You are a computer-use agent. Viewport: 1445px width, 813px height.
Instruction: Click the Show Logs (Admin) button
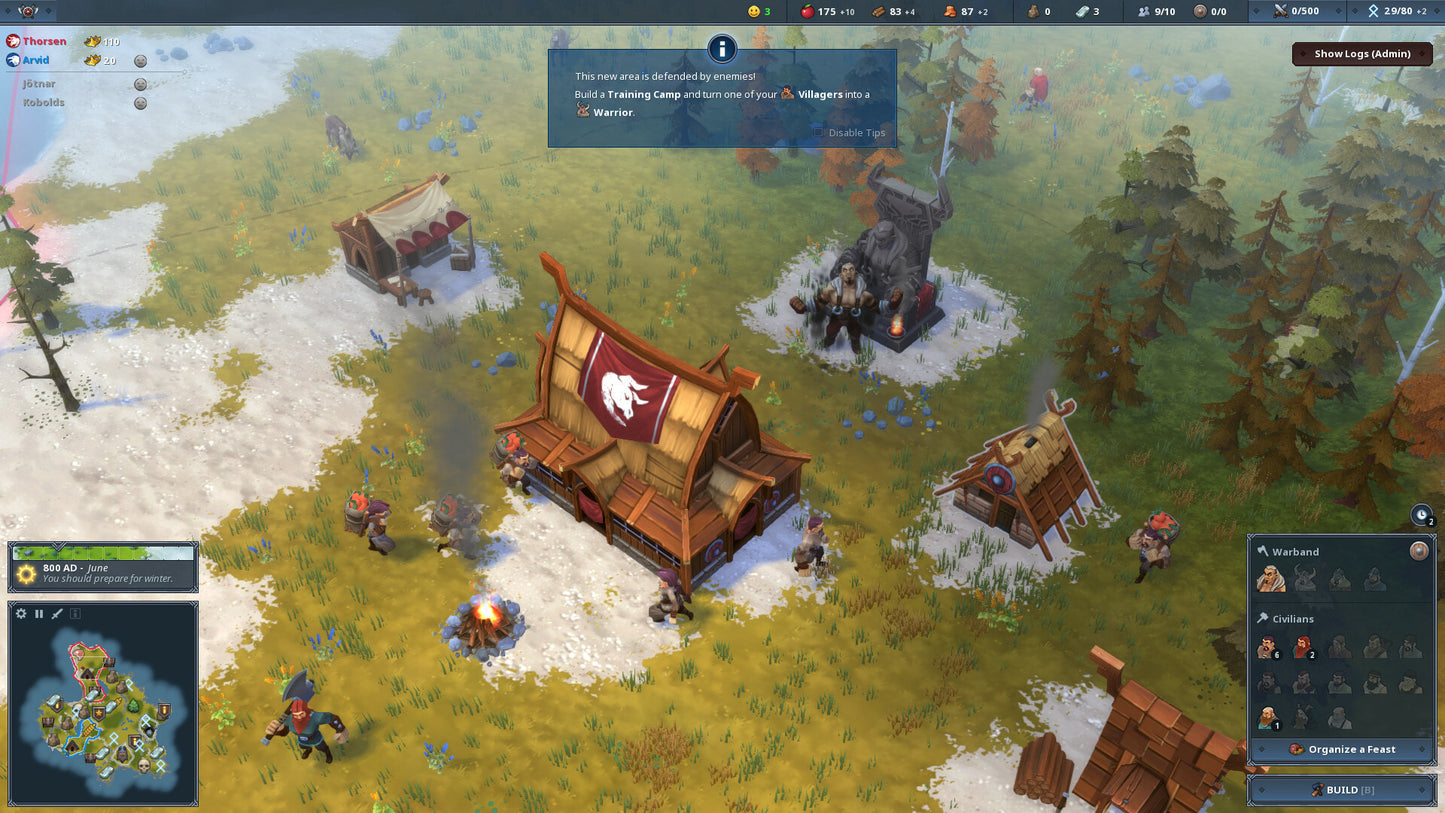click(1362, 53)
